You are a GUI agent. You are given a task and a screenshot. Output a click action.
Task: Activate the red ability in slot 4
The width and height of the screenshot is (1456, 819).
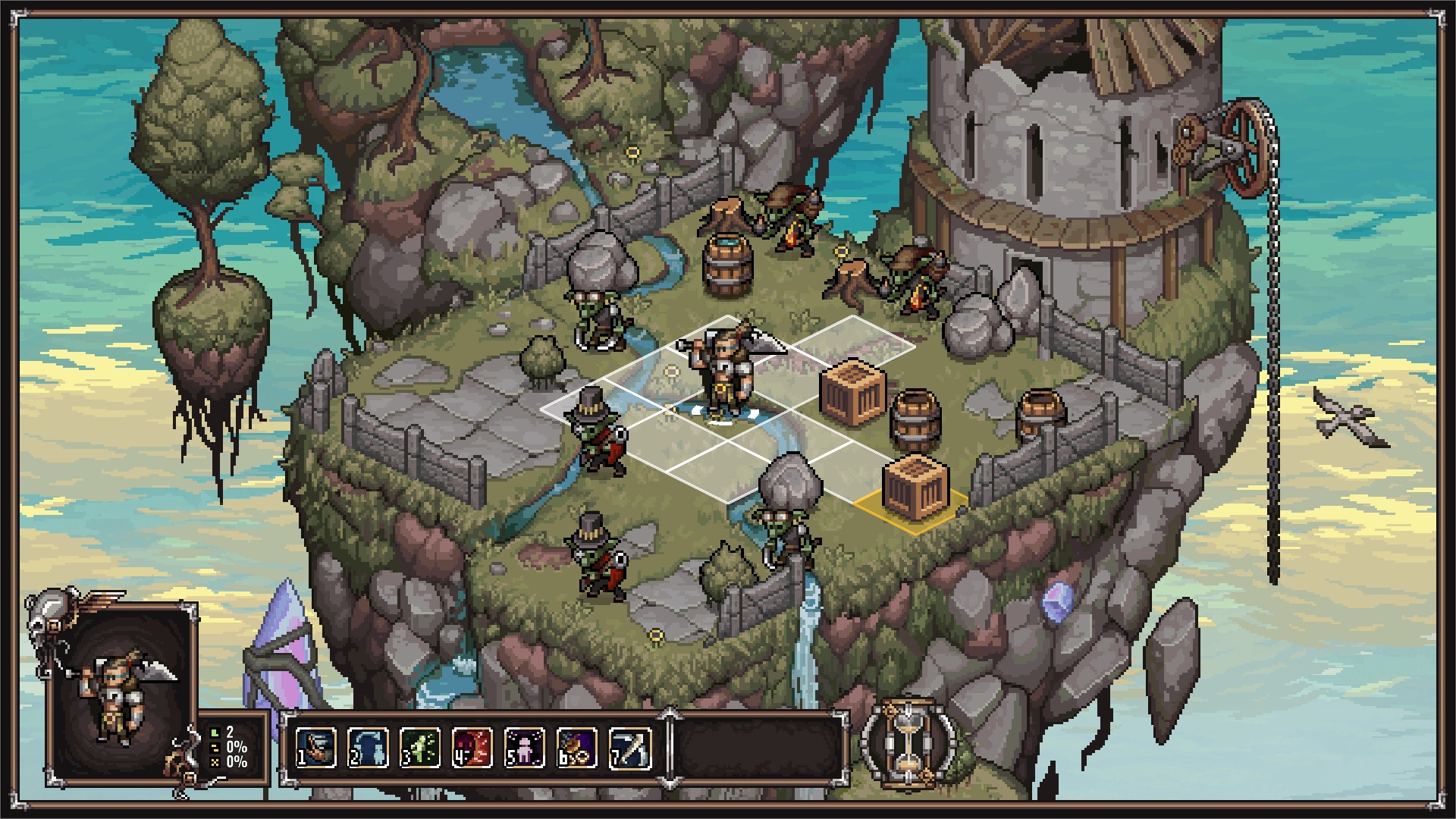[472, 748]
